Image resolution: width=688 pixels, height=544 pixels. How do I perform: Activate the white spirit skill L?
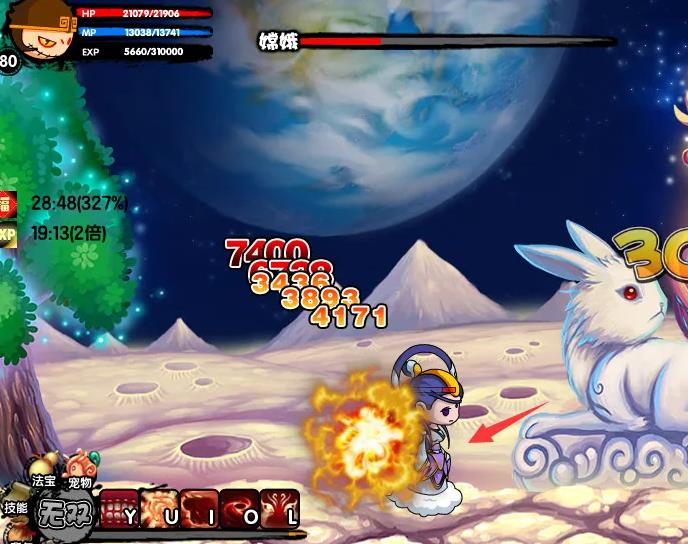(x=279, y=507)
